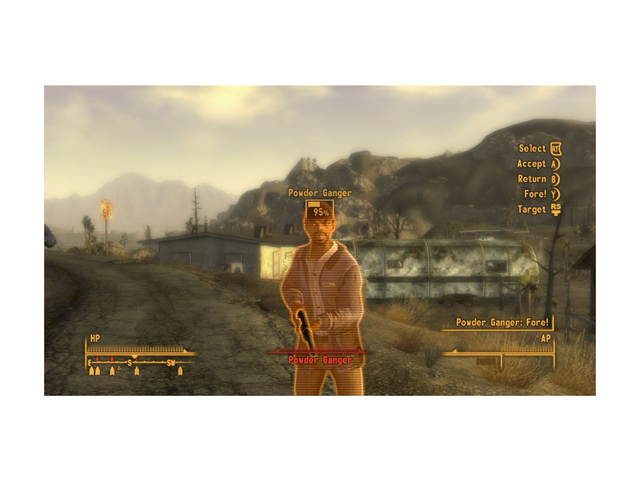This screenshot has width=640, height=480.
Task: Select the queued Powder Ganger: Fore! action
Action: click(x=502, y=323)
